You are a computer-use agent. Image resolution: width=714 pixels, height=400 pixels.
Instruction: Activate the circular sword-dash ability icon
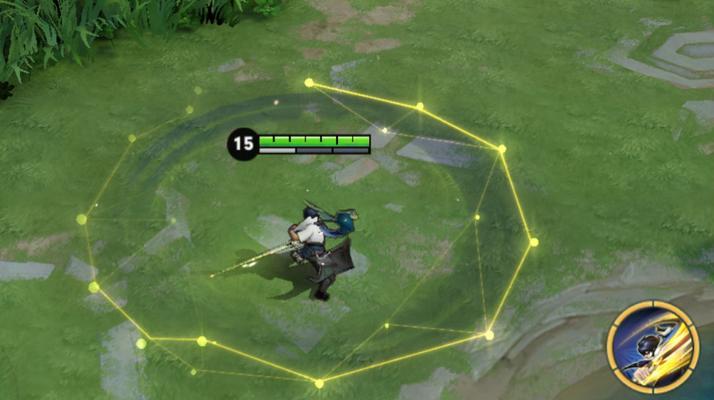tap(651, 347)
